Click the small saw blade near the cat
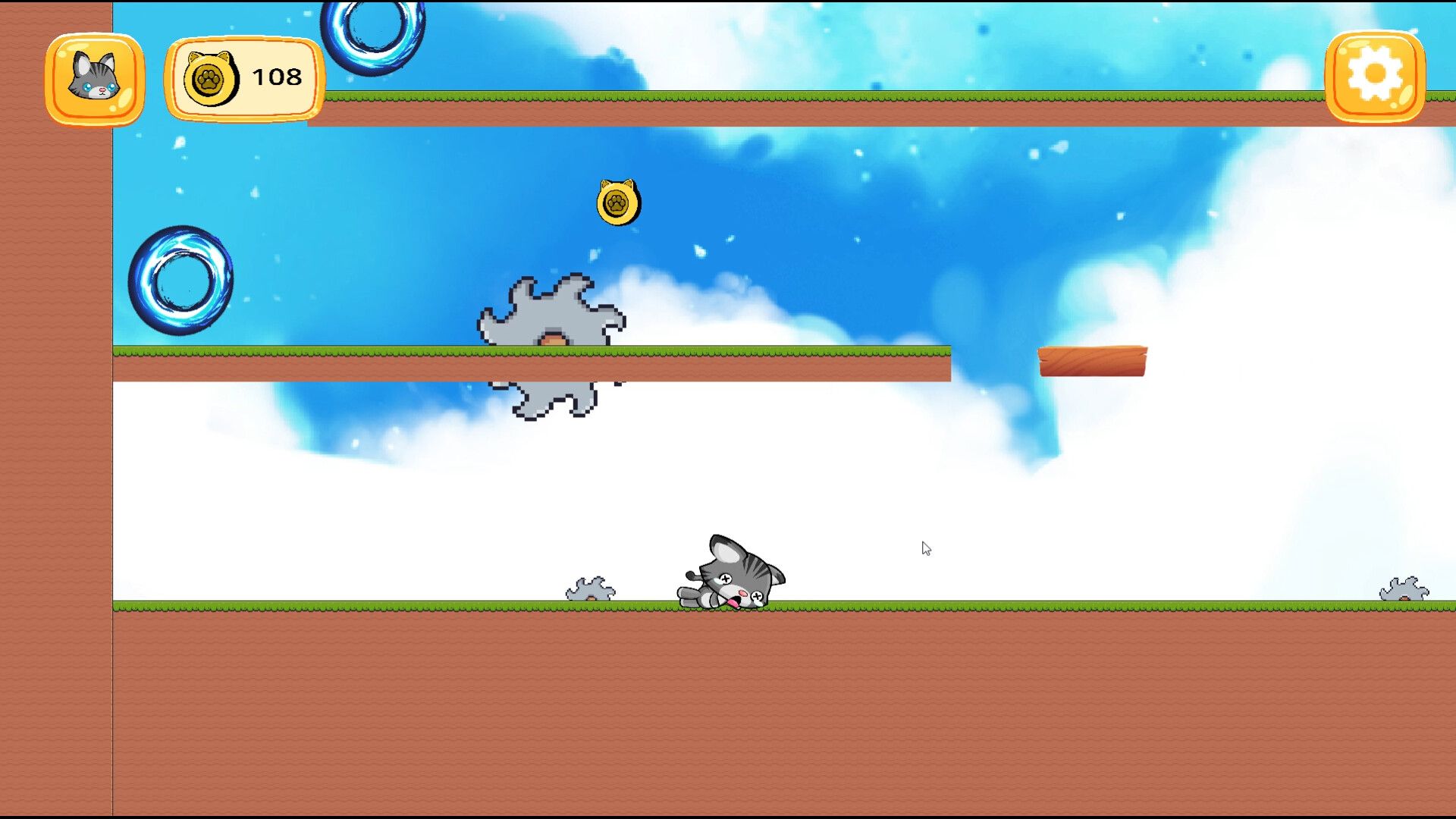The image size is (1456, 819). click(x=592, y=590)
